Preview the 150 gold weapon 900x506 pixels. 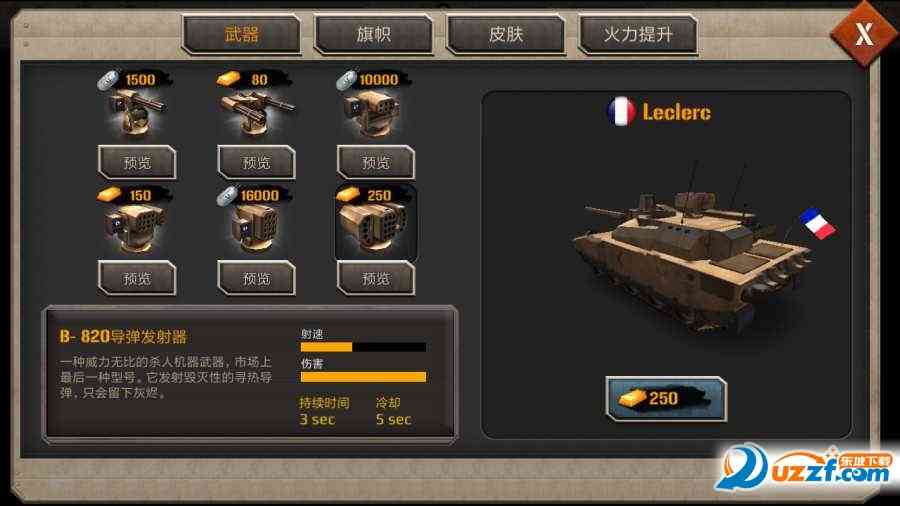pos(137,278)
